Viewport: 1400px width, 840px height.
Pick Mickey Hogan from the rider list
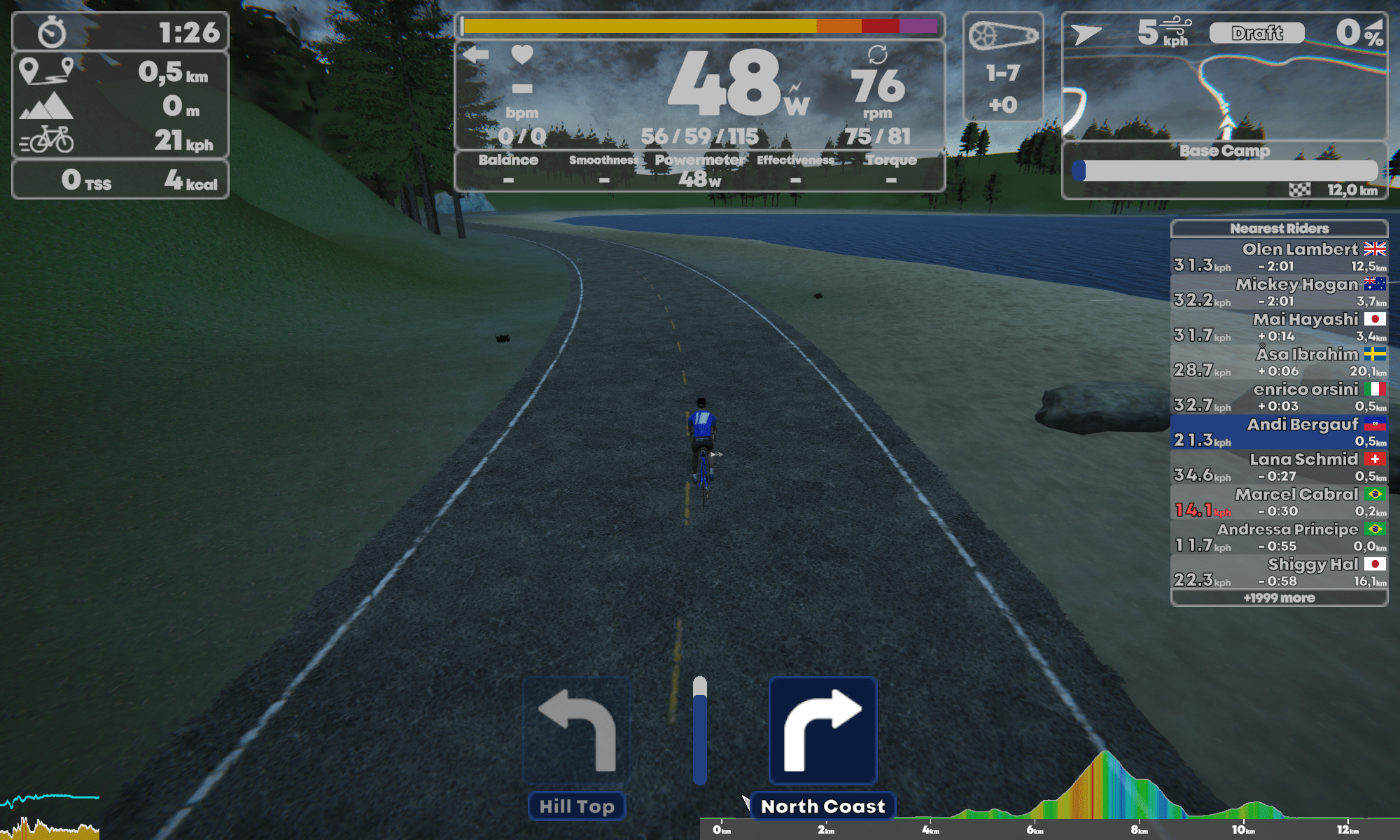pos(1279,292)
